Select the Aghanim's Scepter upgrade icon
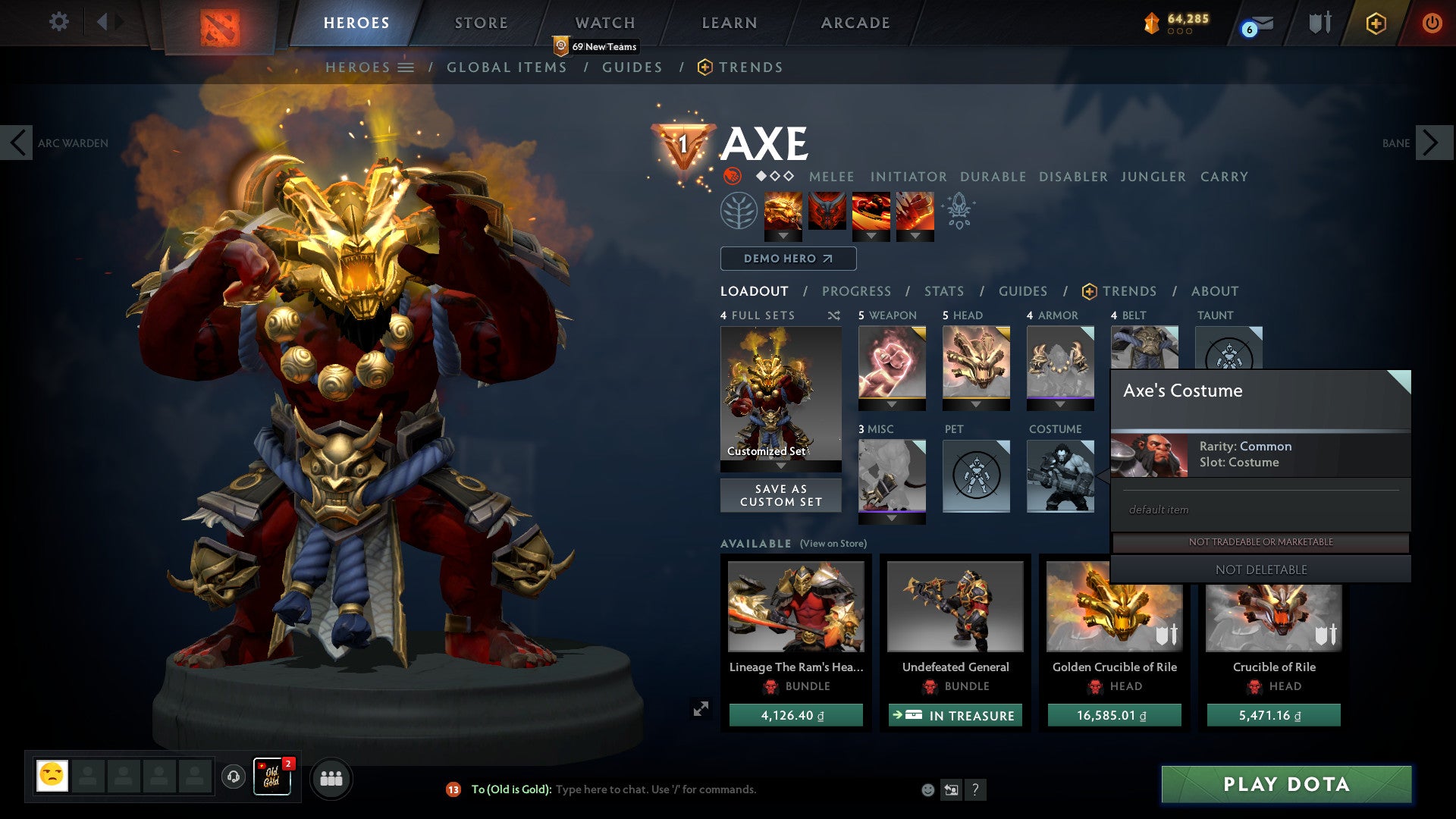The image size is (1456, 819). pos(958,213)
